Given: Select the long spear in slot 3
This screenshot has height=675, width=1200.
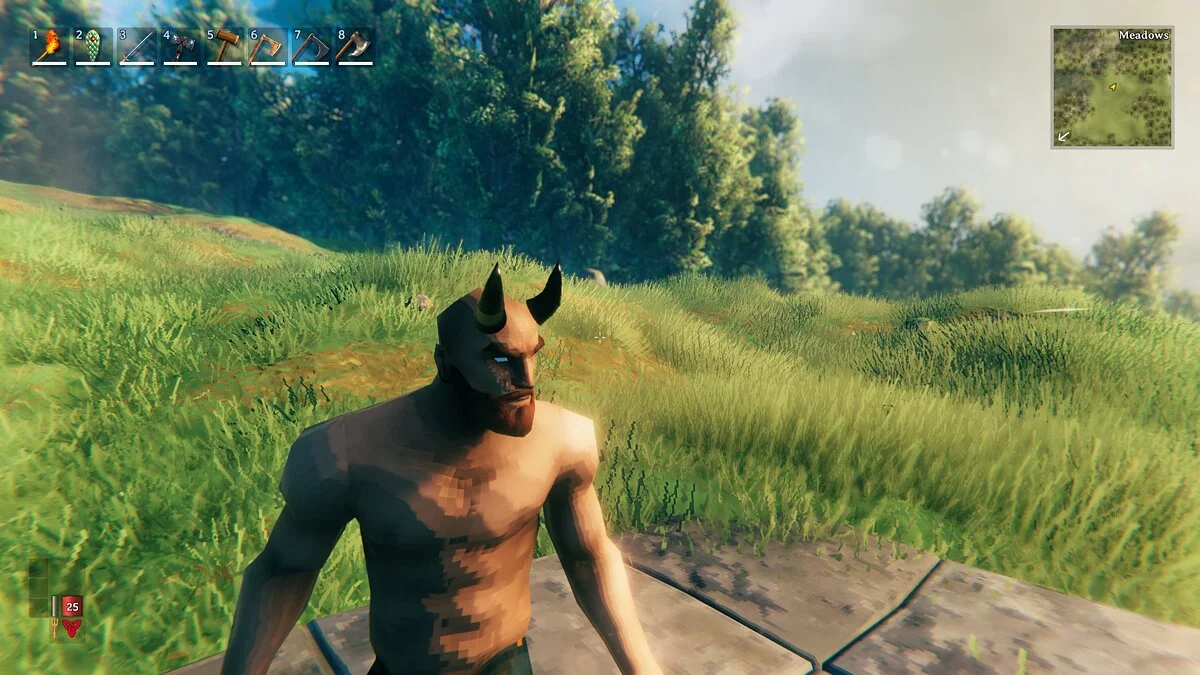Looking at the screenshot, I should click(x=137, y=46).
